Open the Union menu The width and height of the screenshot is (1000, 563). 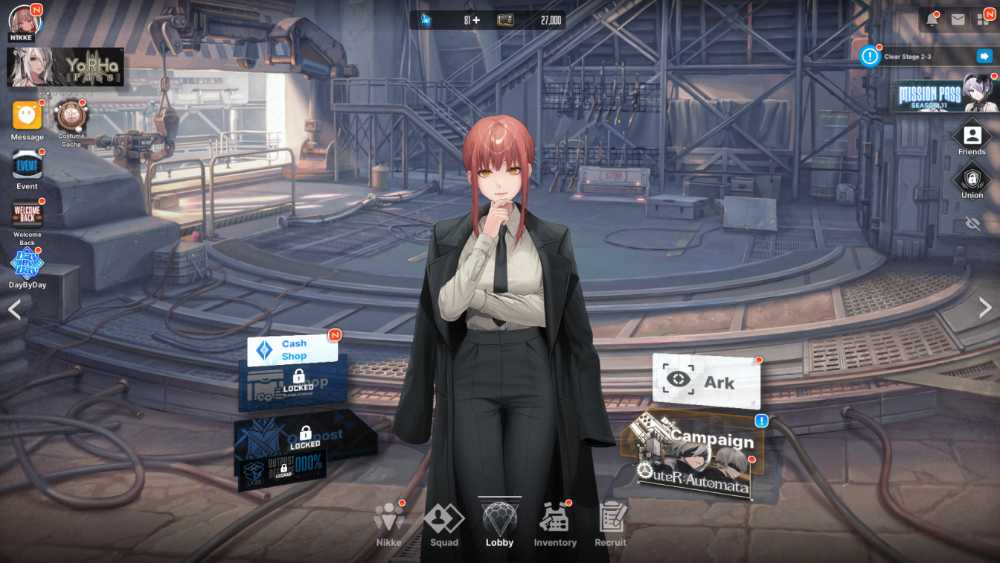[971, 181]
